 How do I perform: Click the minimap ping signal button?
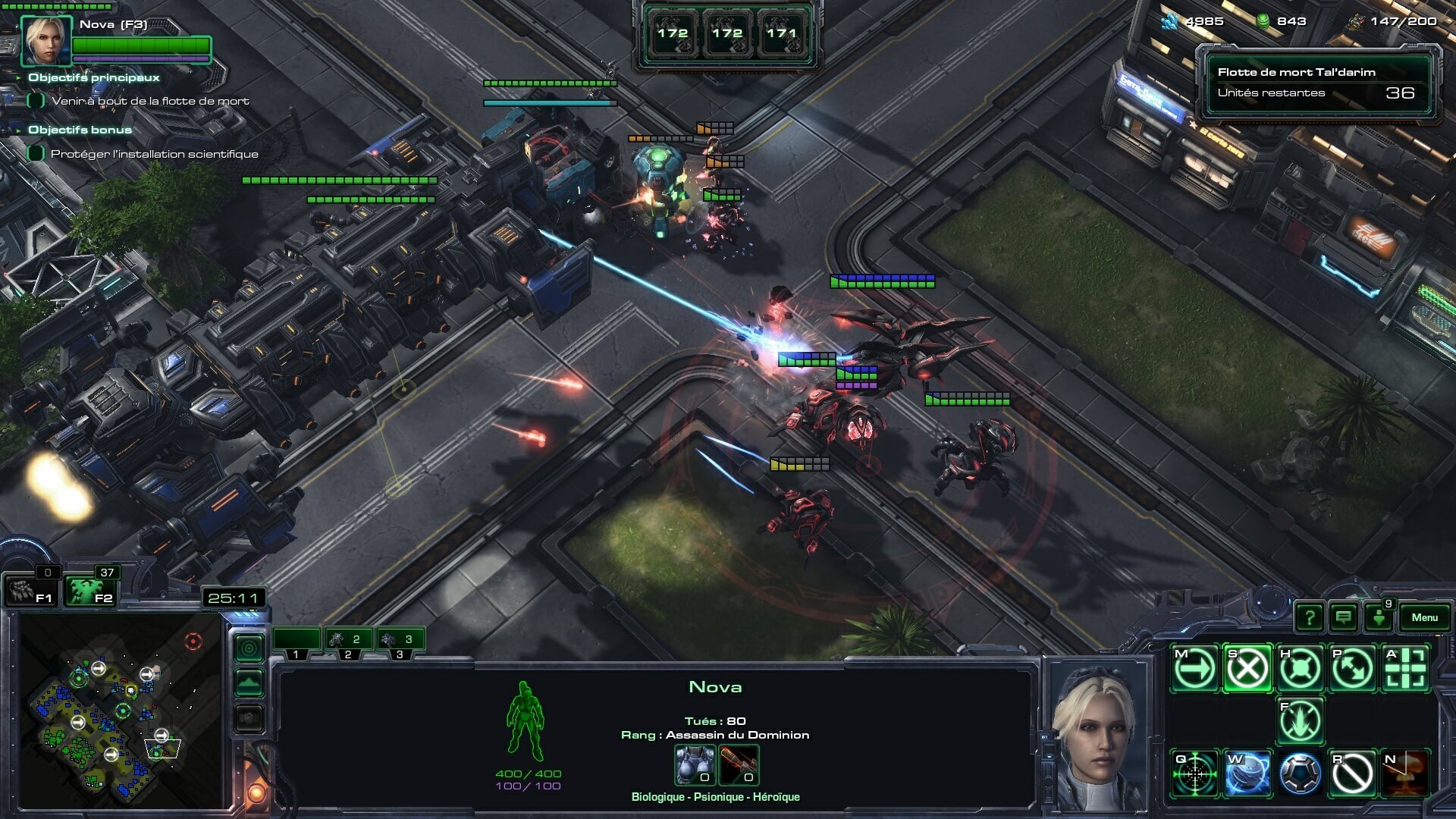click(x=249, y=648)
